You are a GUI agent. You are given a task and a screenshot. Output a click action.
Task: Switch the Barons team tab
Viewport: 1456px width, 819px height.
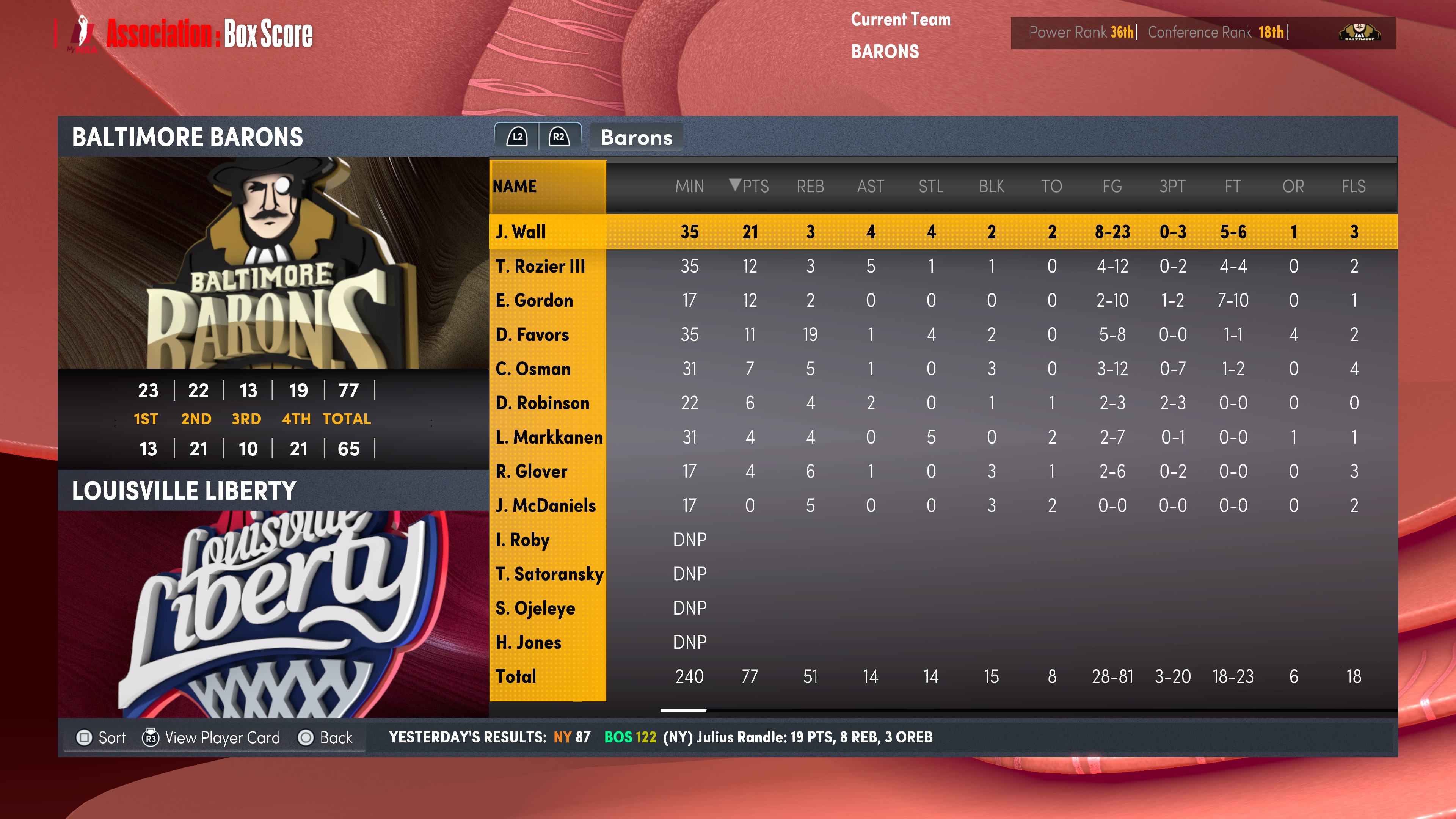click(636, 137)
